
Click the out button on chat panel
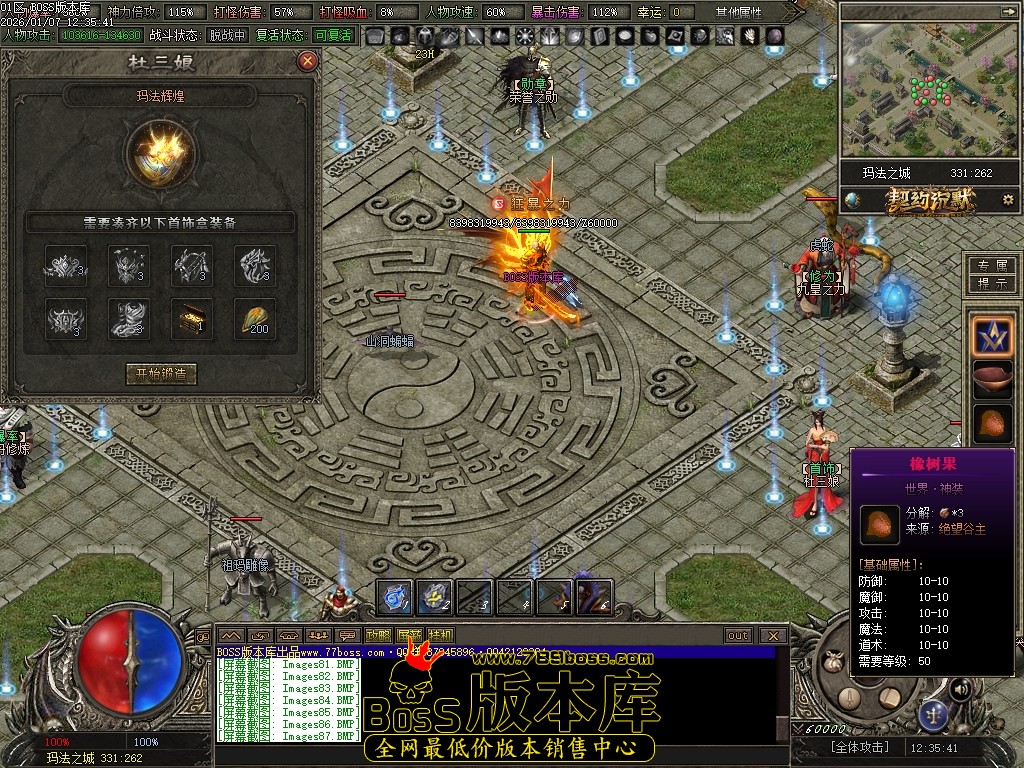pyautogui.click(x=738, y=635)
